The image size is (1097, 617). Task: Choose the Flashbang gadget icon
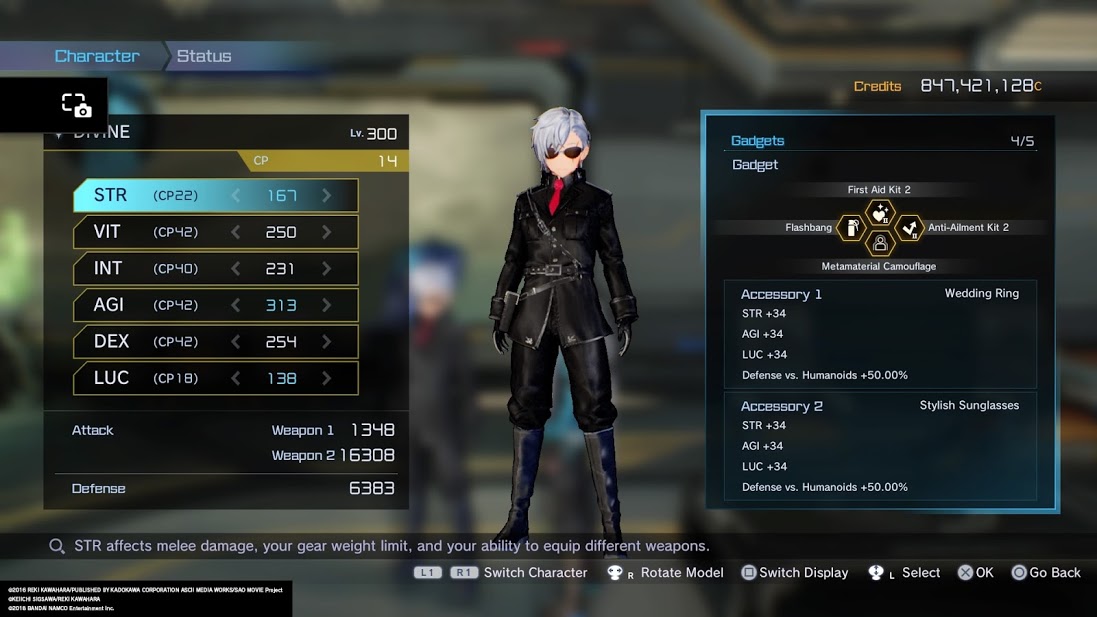coord(852,228)
